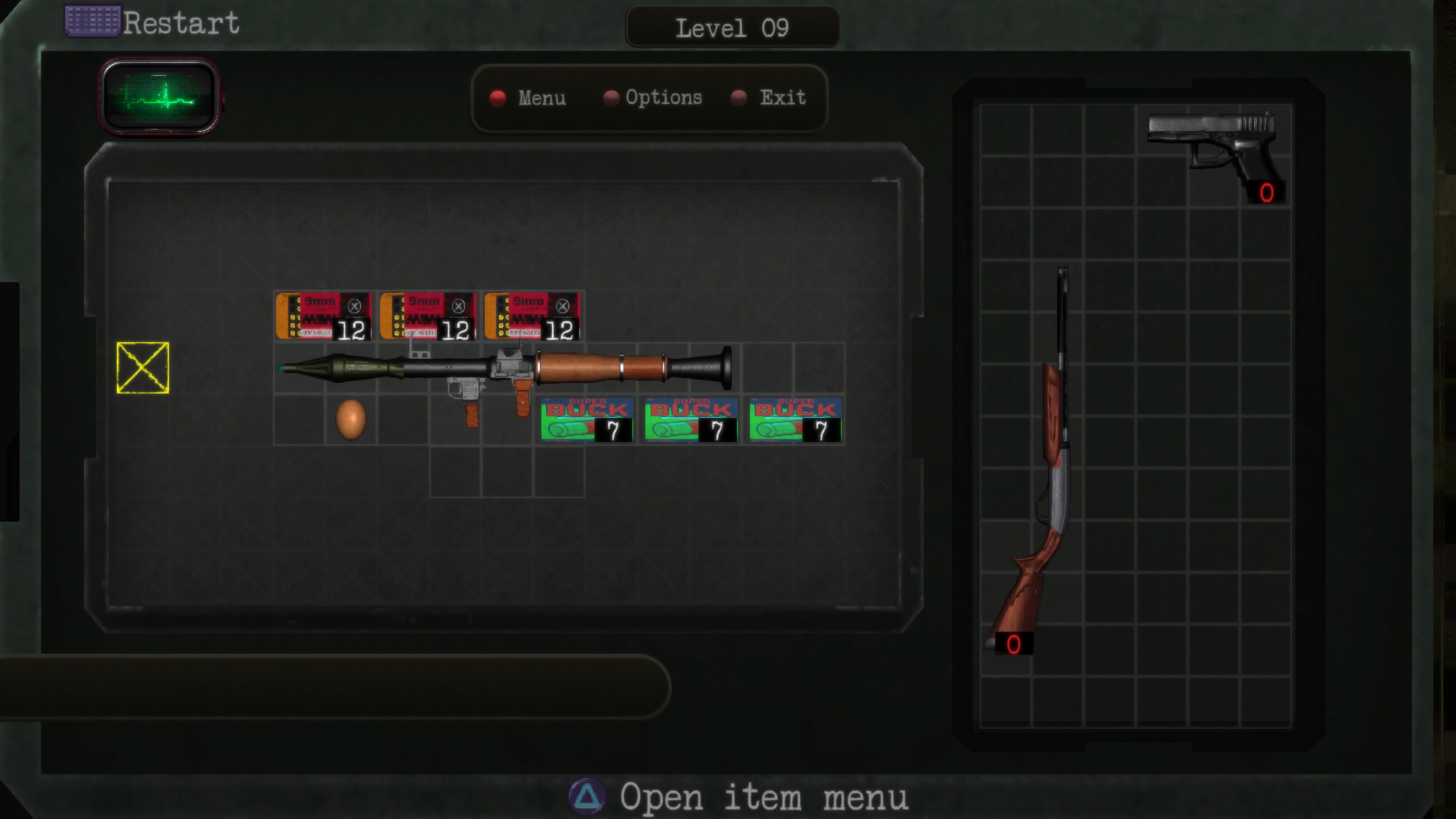The image size is (1456, 819).
Task: Choose Exit from the top bar
Action: [x=783, y=97]
